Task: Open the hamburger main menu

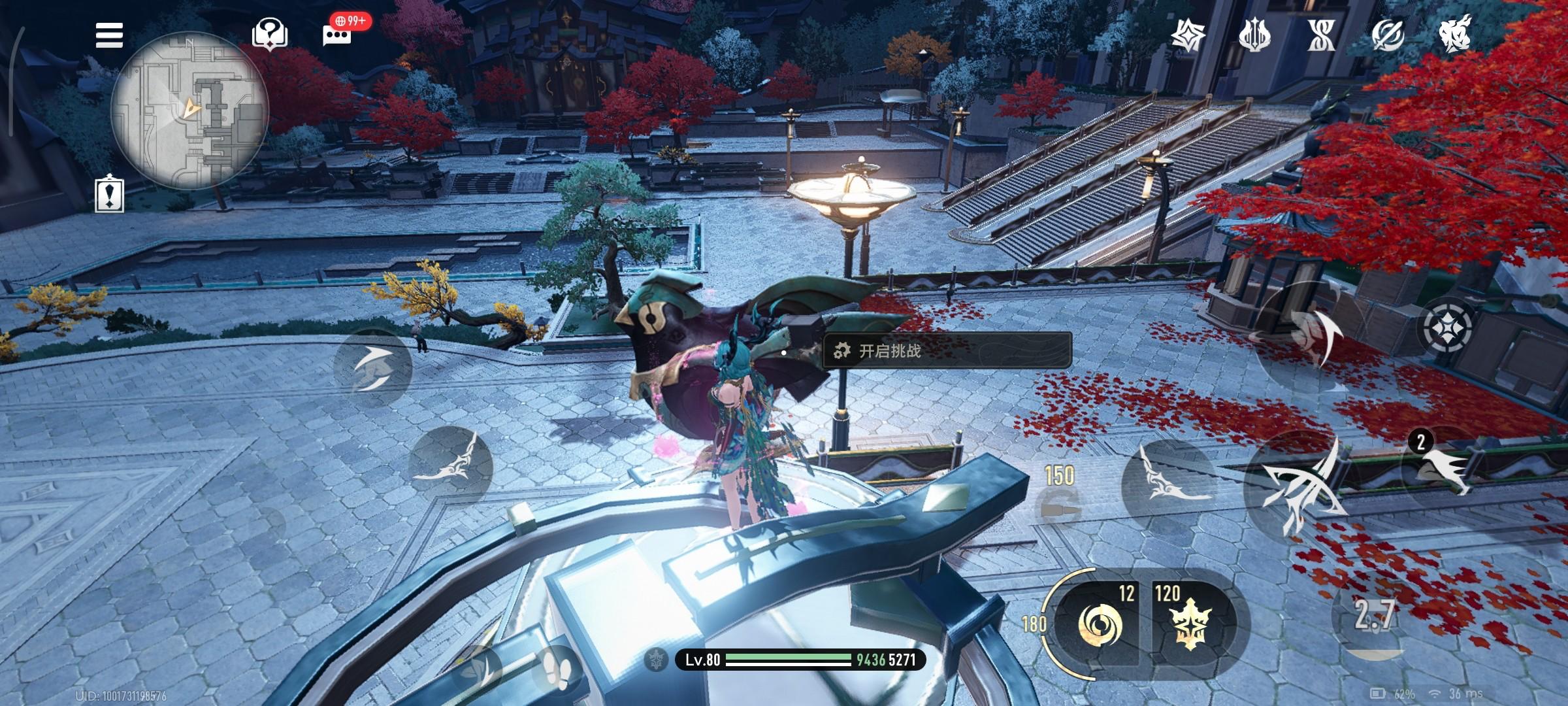Action: click(x=109, y=35)
